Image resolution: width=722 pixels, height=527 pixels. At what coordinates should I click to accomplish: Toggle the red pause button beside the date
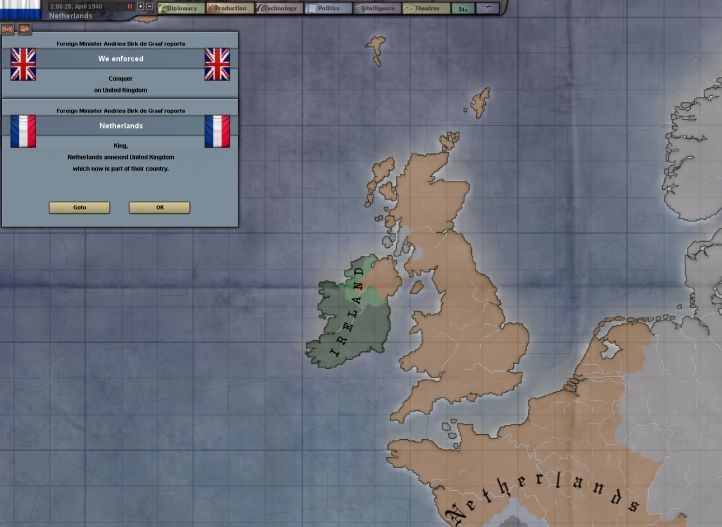tap(130, 6)
